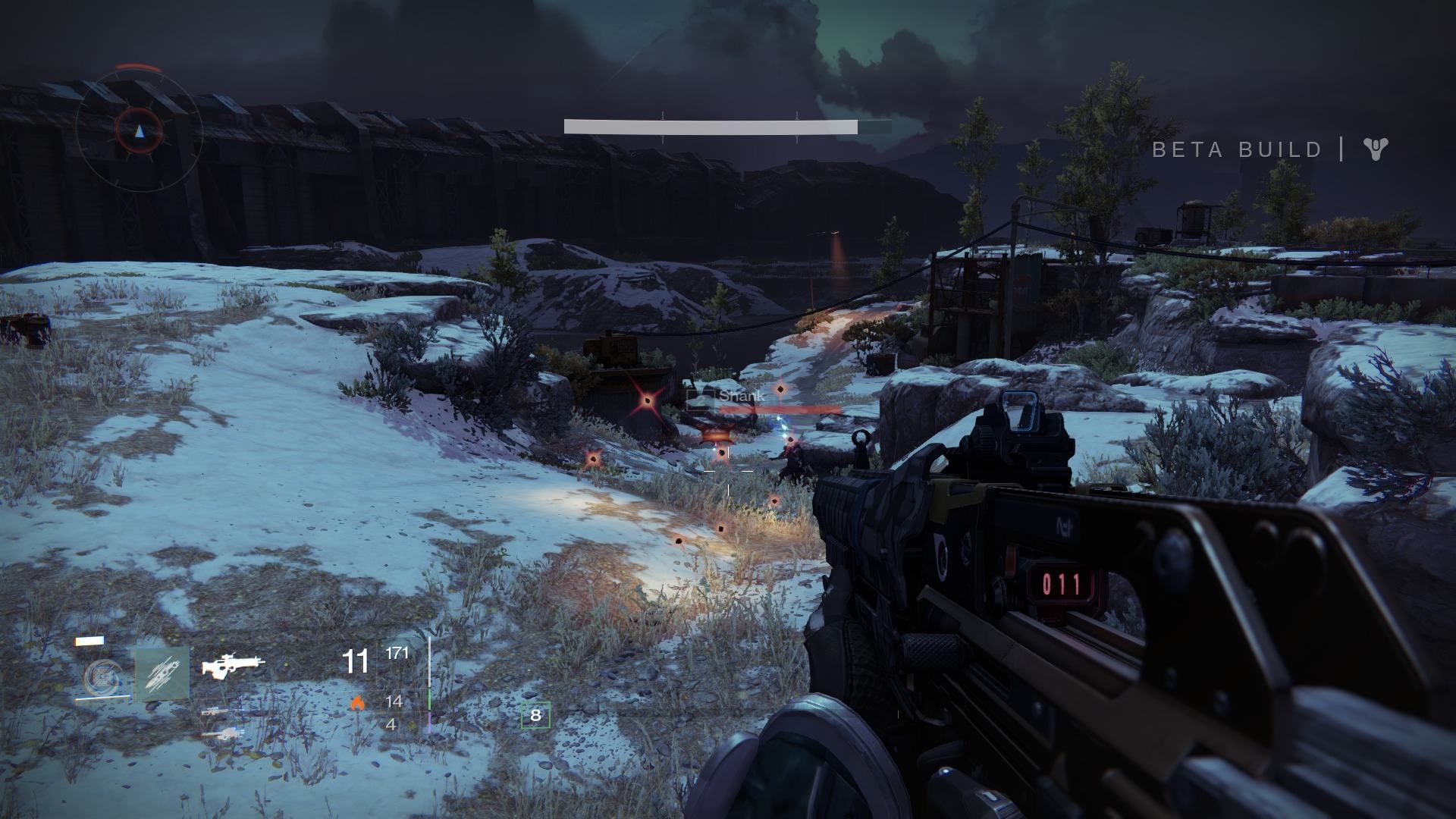The image size is (1456, 819).
Task: Select the Shank enemy nameplate
Action: click(x=742, y=397)
